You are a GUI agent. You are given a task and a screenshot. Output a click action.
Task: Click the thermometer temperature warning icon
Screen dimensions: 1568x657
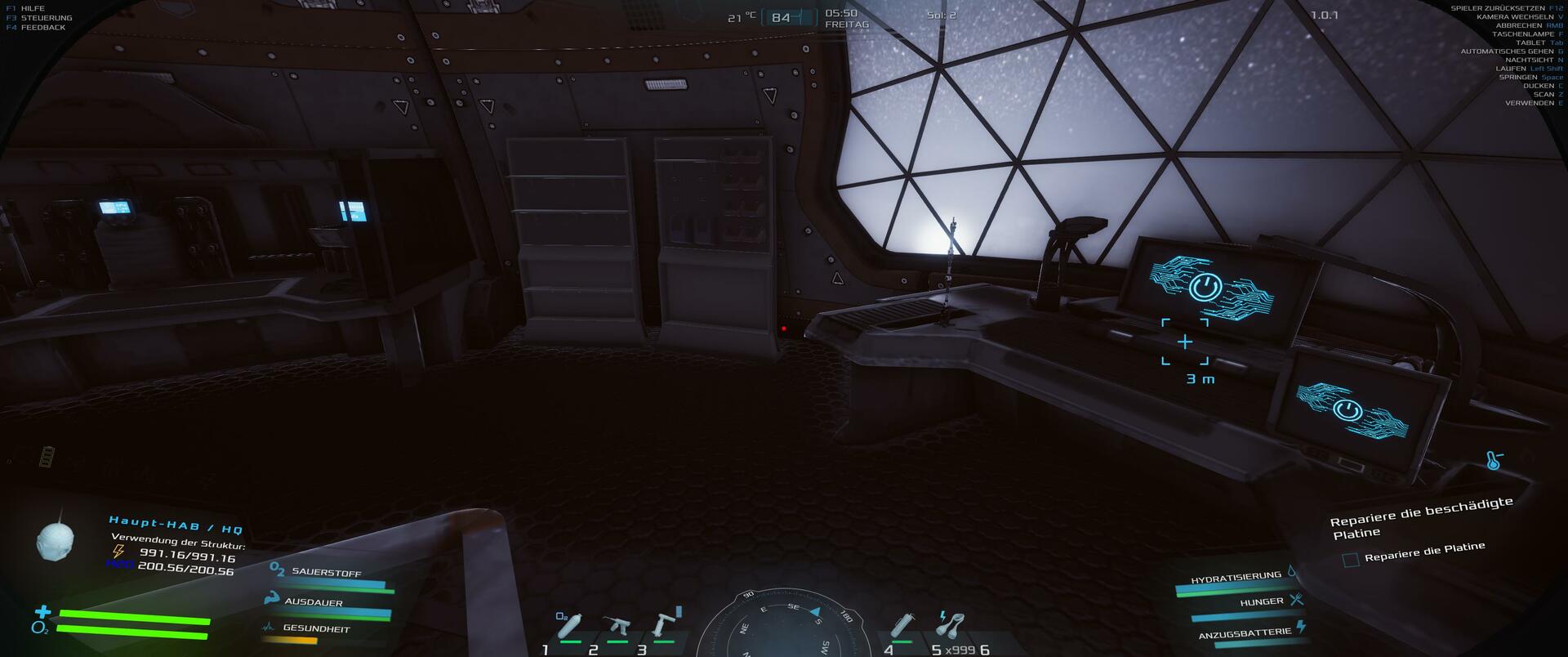tap(1494, 461)
